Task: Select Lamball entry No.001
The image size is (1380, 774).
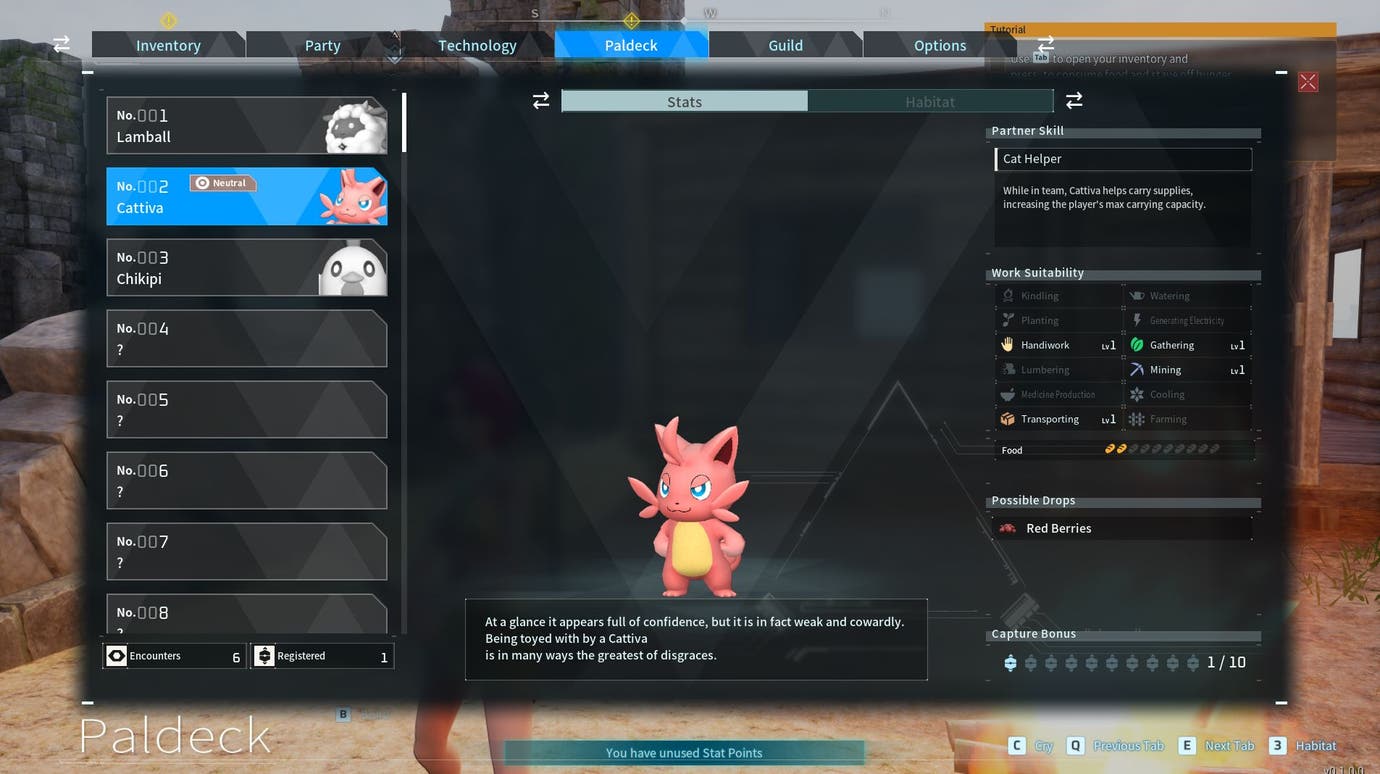Action: pyautogui.click(x=246, y=126)
